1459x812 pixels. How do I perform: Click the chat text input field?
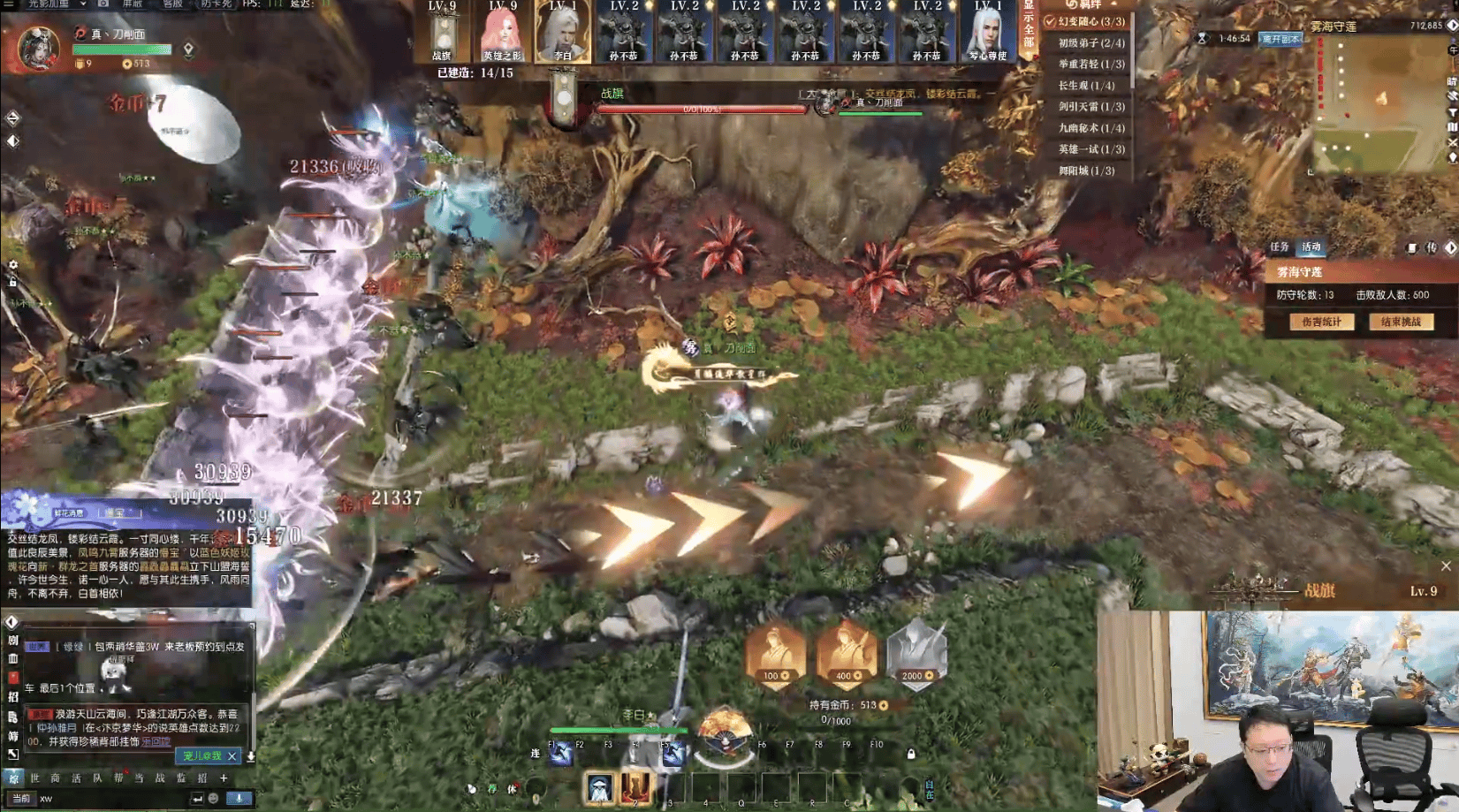tap(115, 799)
